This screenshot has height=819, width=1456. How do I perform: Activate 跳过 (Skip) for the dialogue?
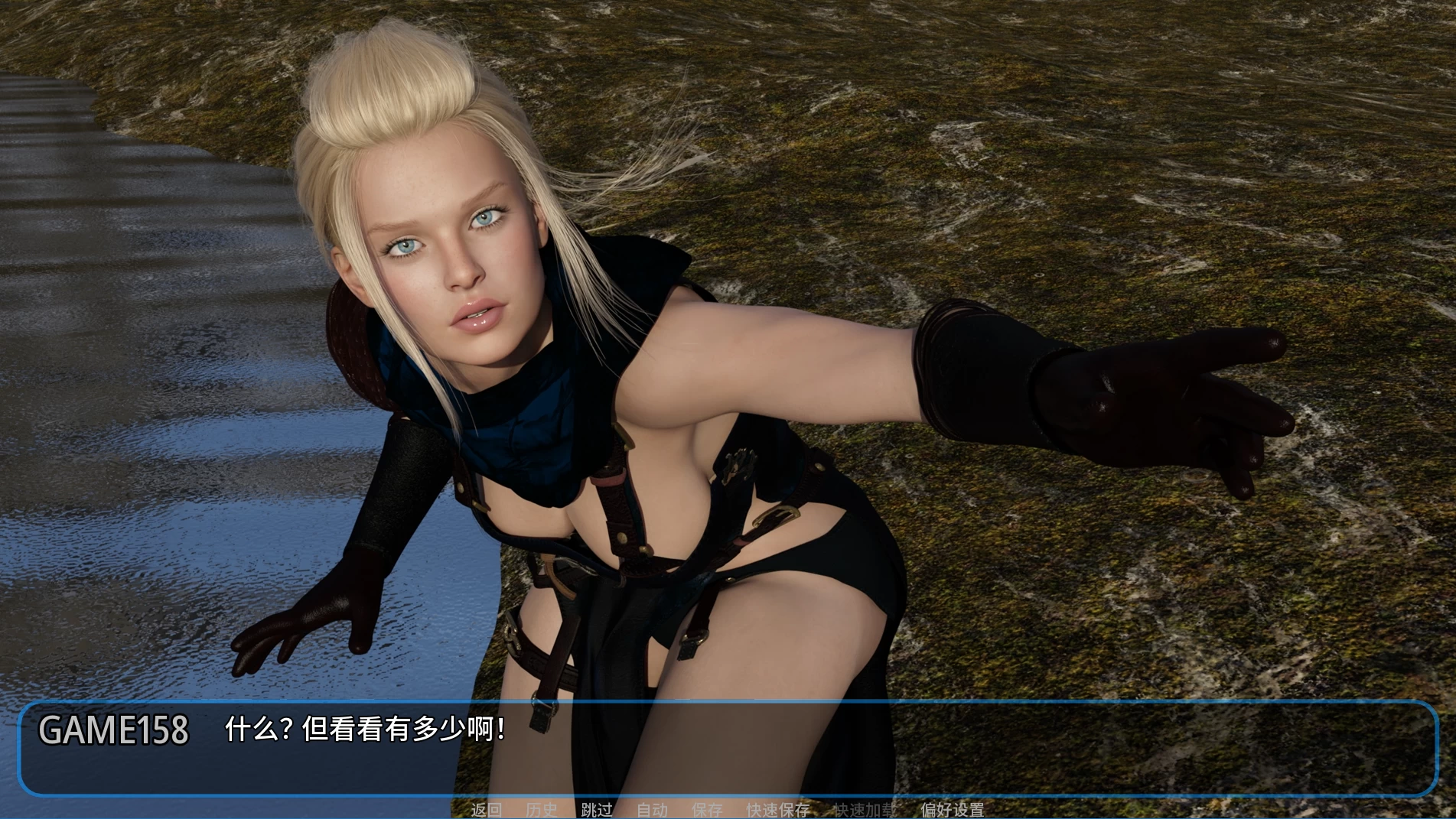pos(597,810)
